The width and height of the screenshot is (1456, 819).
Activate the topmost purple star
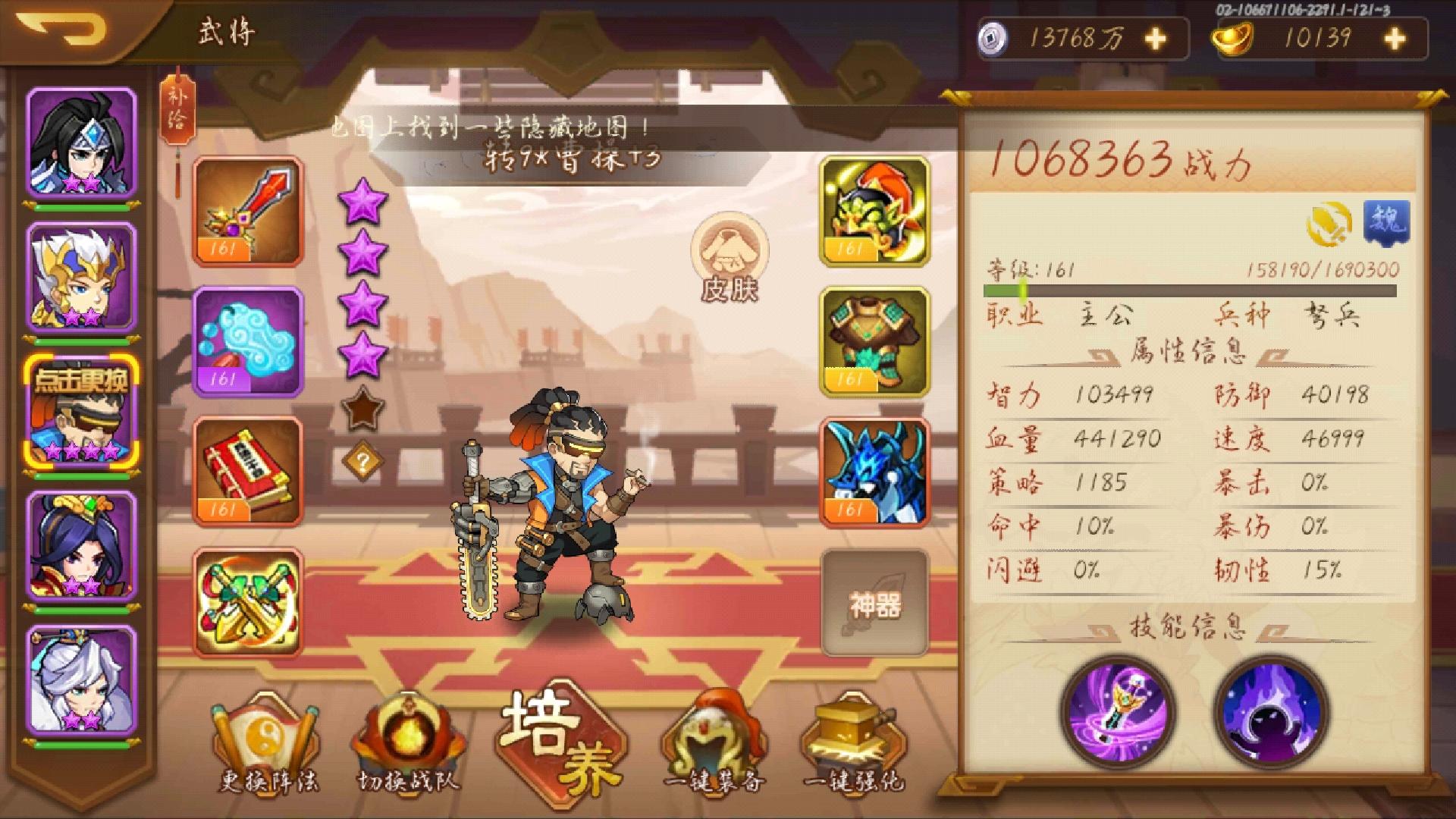(364, 199)
